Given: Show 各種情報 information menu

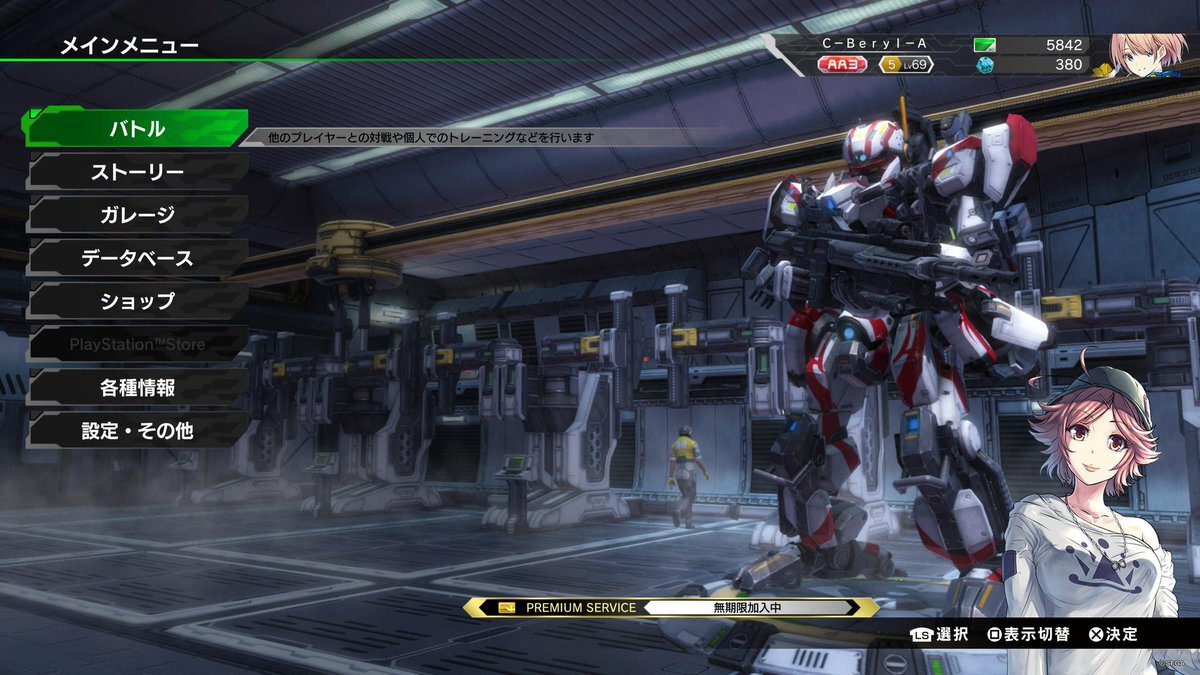Looking at the screenshot, I should 137,387.
